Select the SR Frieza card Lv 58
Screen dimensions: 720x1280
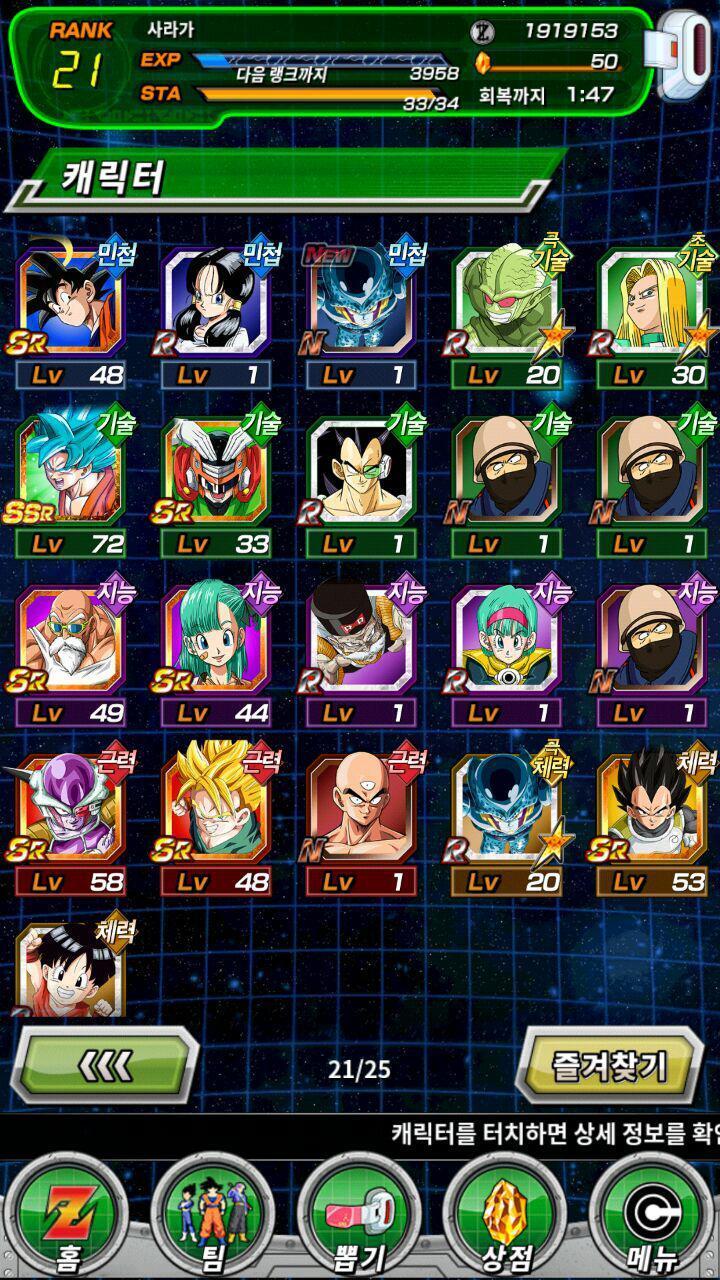click(70, 810)
